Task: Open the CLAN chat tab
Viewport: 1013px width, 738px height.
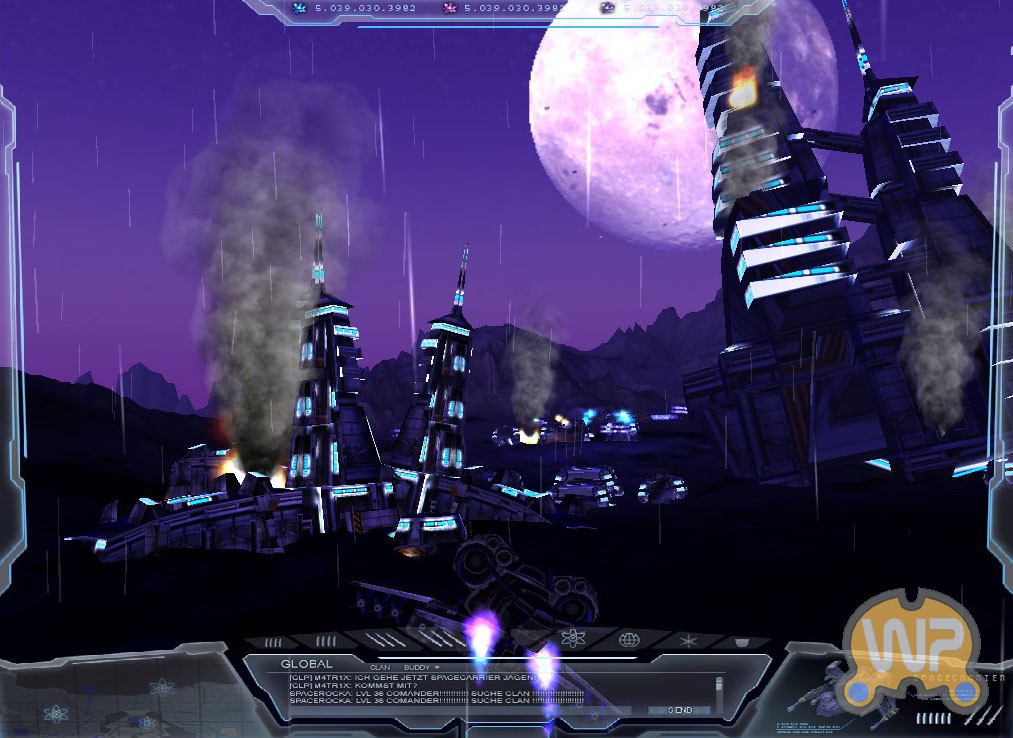Action: tap(380, 666)
